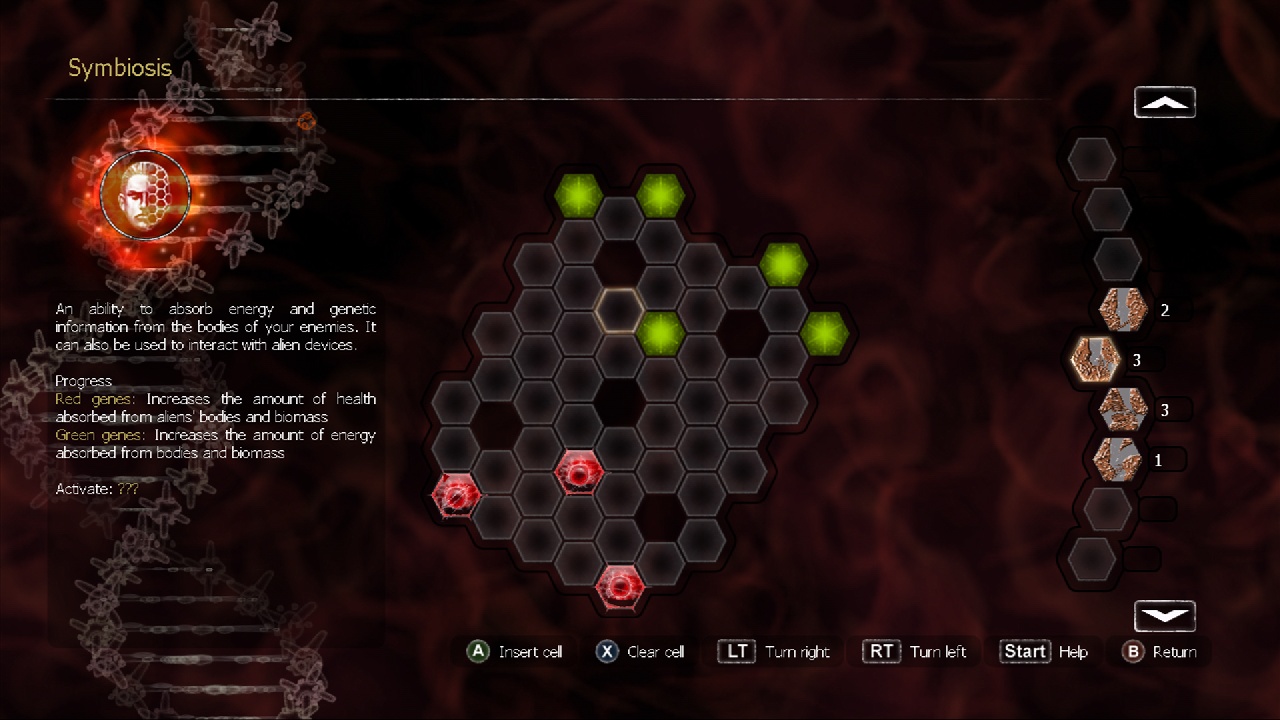The image size is (1280, 720).
Task: Click the down arrow below the cell list
Action: coord(1164,615)
